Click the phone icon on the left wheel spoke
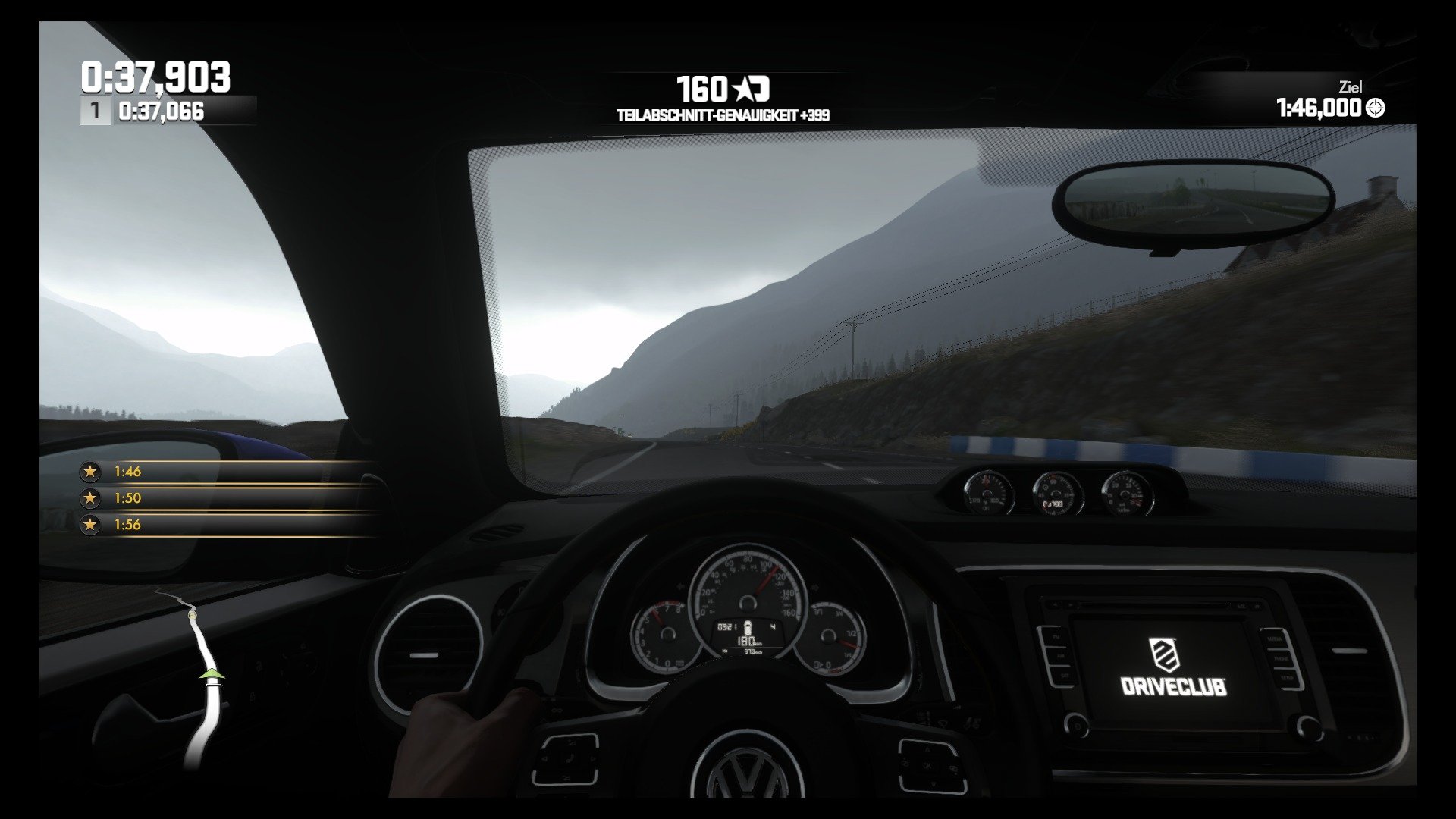 tap(570, 758)
